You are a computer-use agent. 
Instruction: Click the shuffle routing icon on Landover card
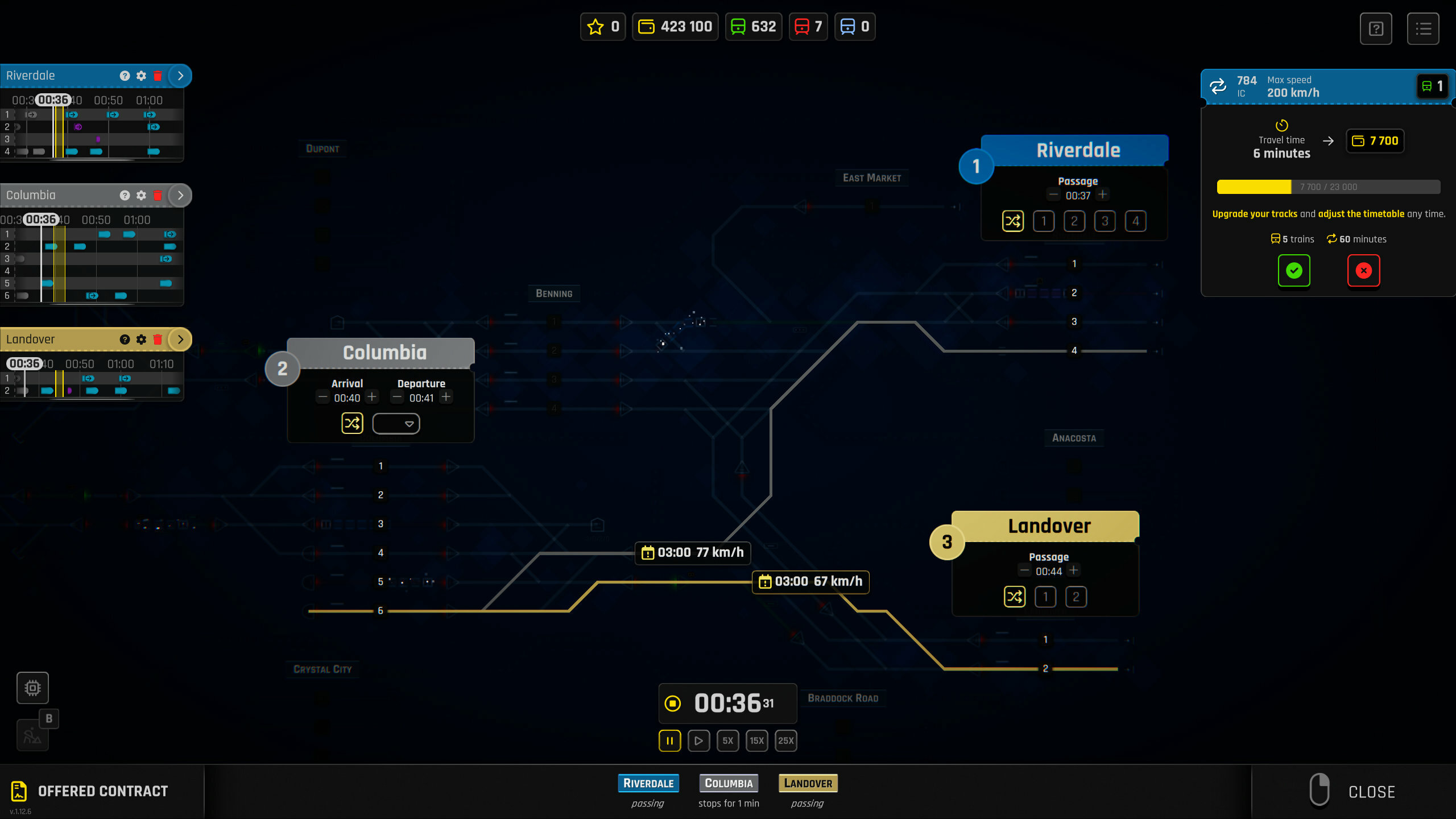pos(1015,597)
